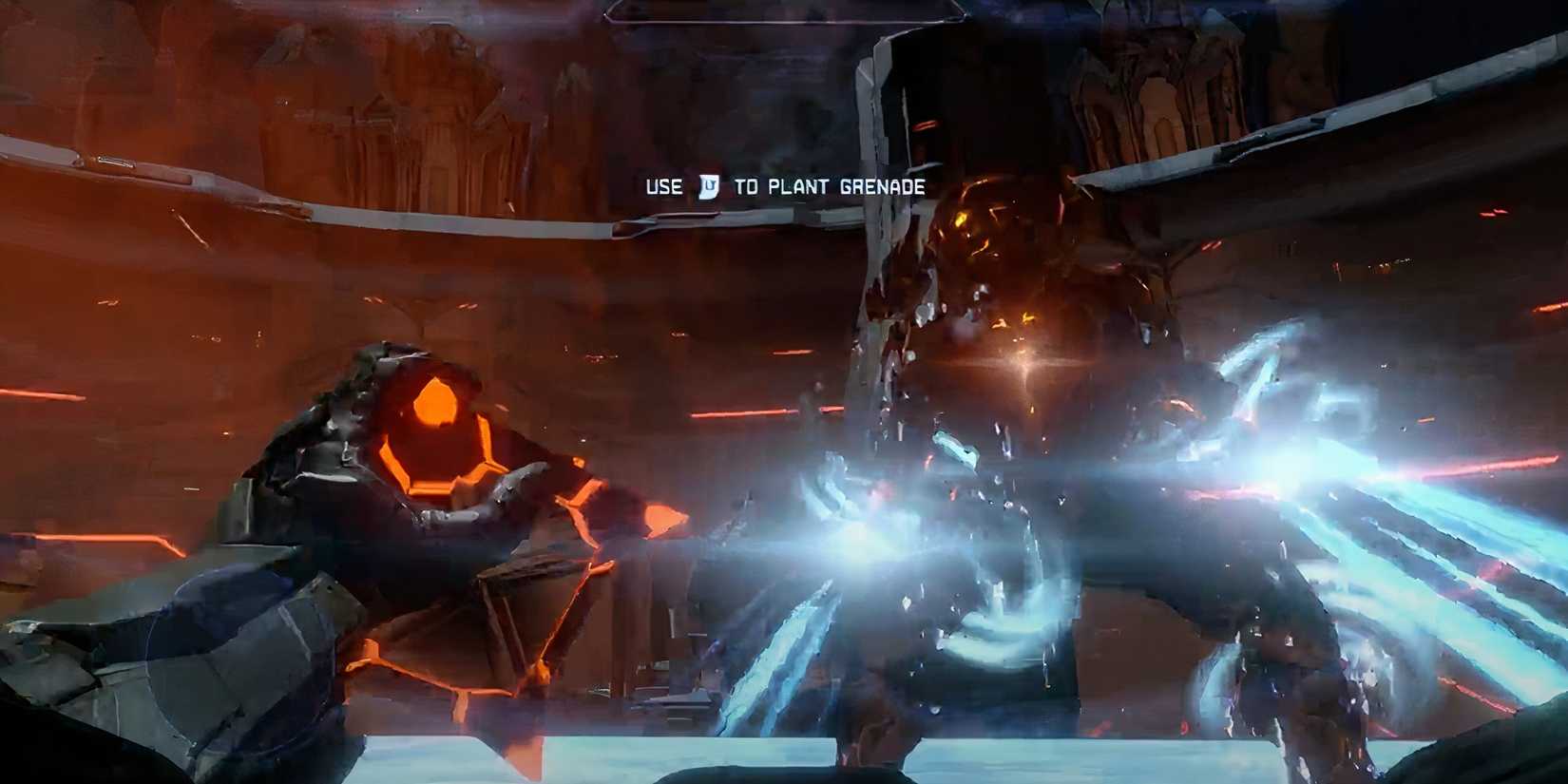Click the LT button glyph icon
The image size is (1568, 784).
709,188
